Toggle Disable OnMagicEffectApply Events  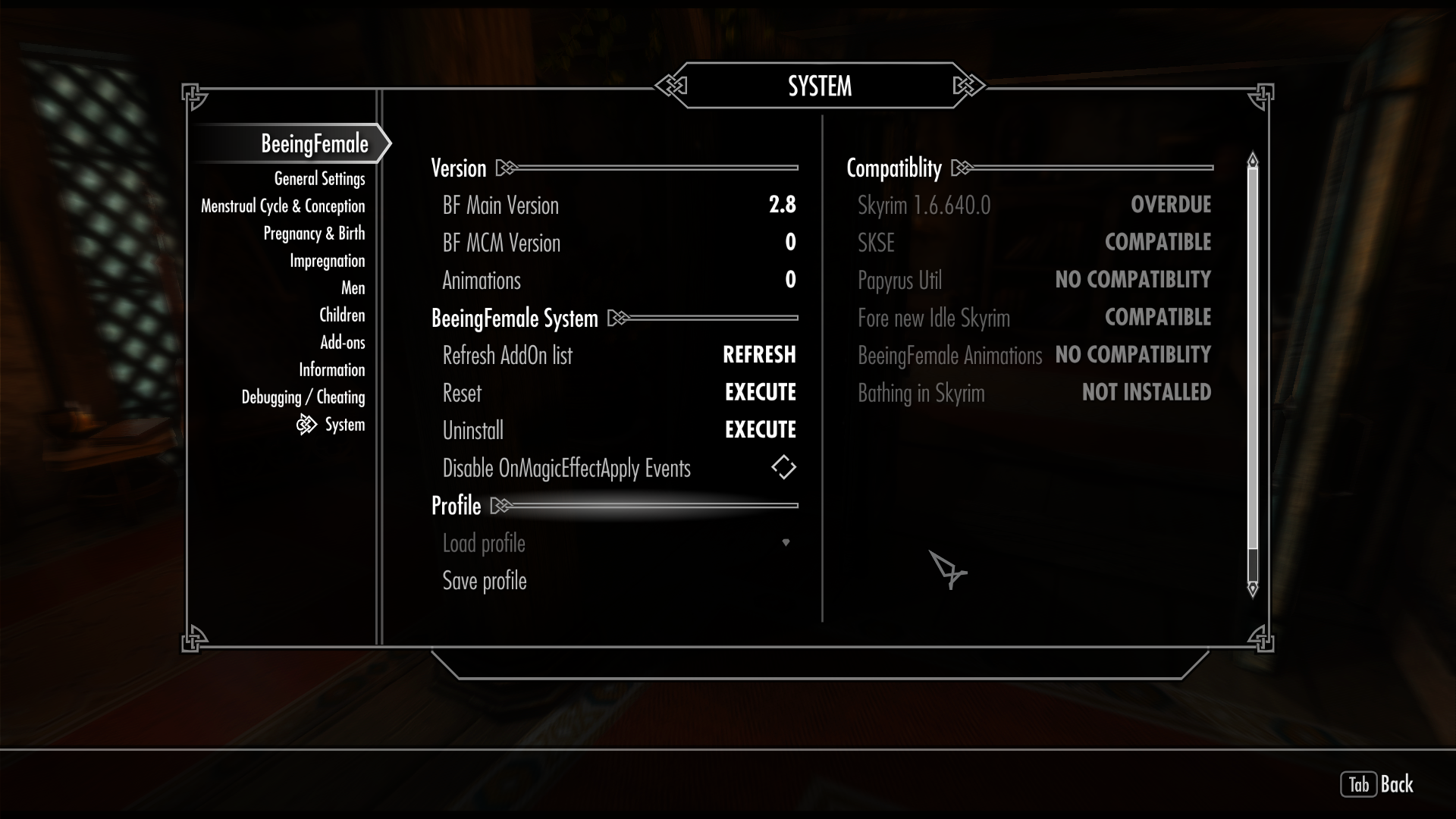[784, 467]
